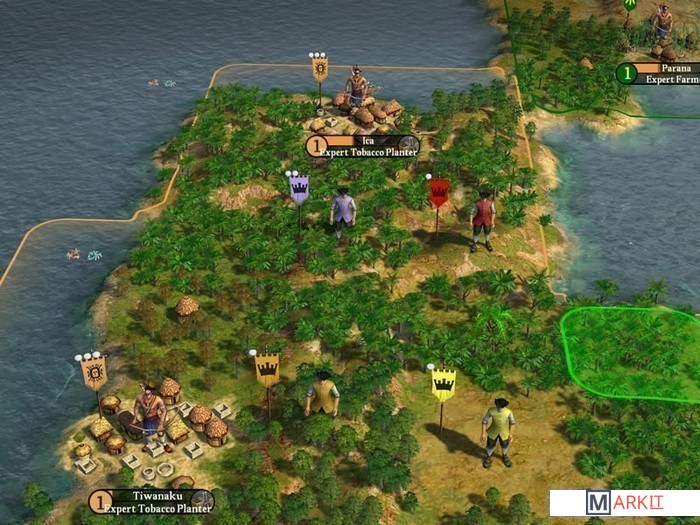700x525 pixels.
Task: Choose the unit with the red crown flag
Action: pyautogui.click(x=482, y=217)
